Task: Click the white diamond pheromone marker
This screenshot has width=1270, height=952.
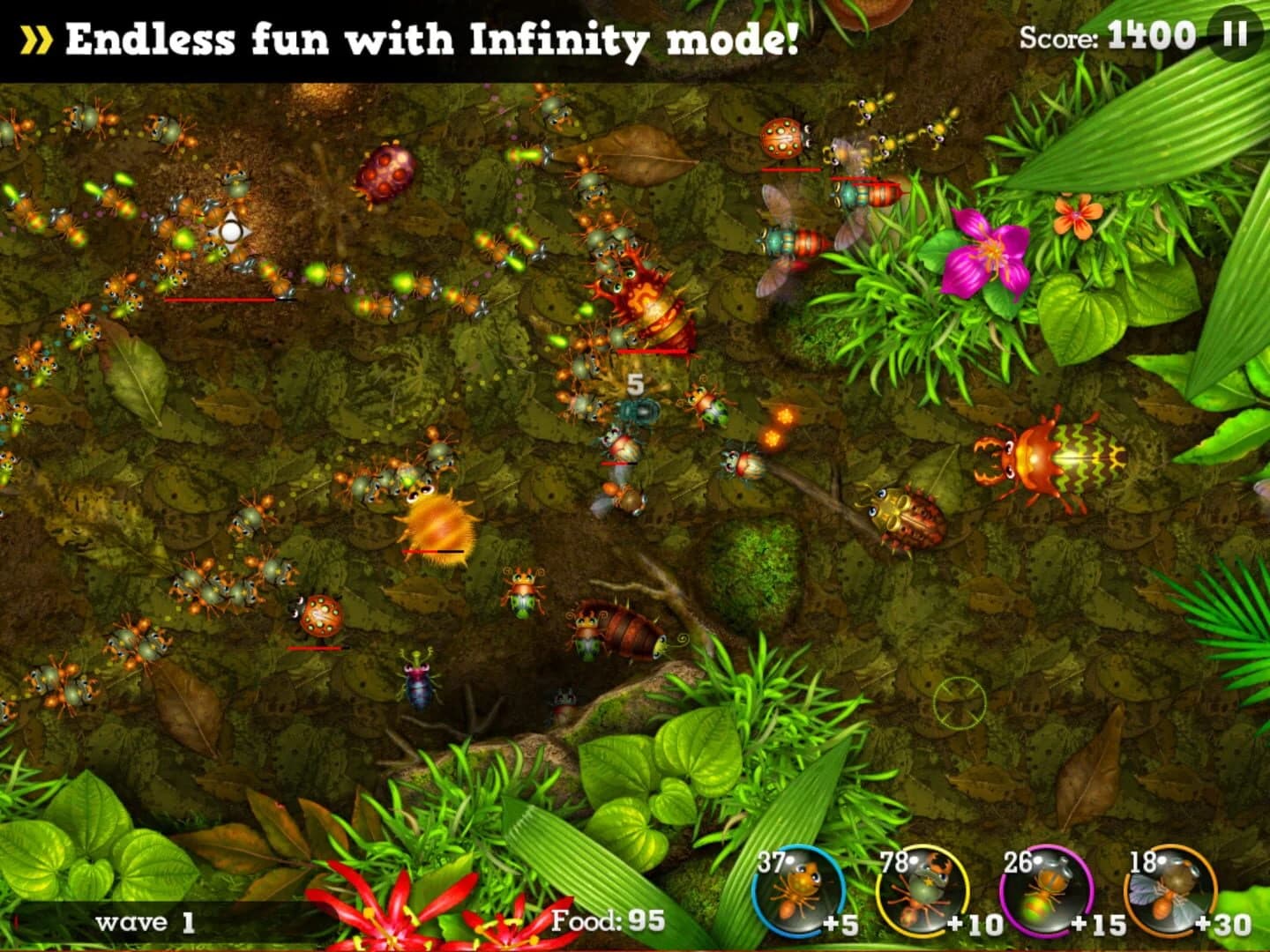Action: pyautogui.click(x=232, y=232)
